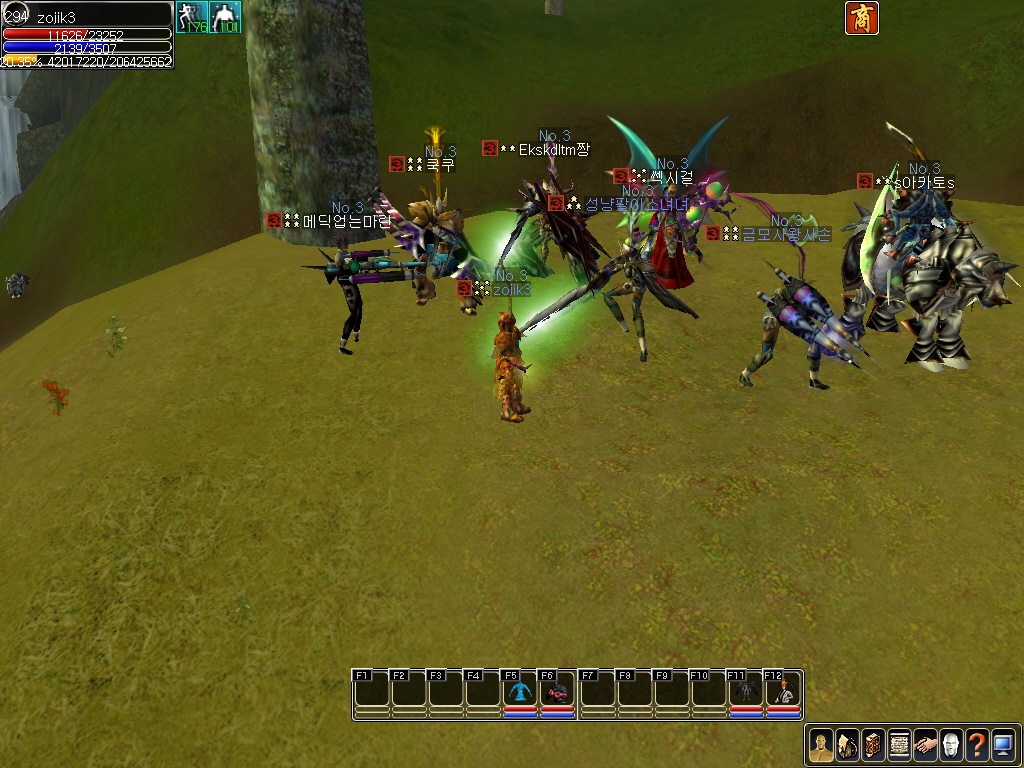Image resolution: width=1024 pixels, height=768 pixels.
Task: Open help with the question mark
Action: point(977,745)
